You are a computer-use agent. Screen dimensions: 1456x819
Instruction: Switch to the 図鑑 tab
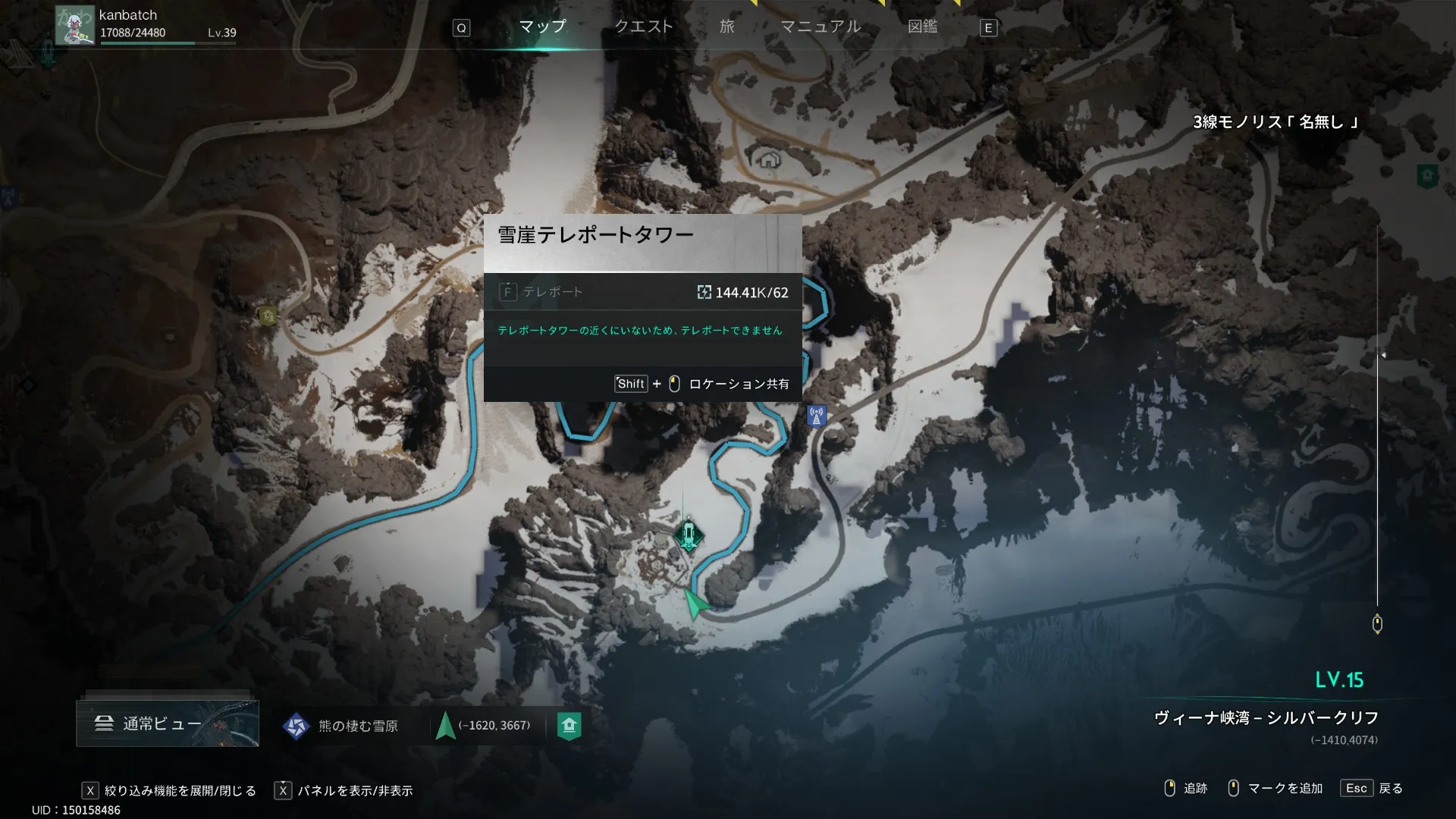tap(922, 27)
